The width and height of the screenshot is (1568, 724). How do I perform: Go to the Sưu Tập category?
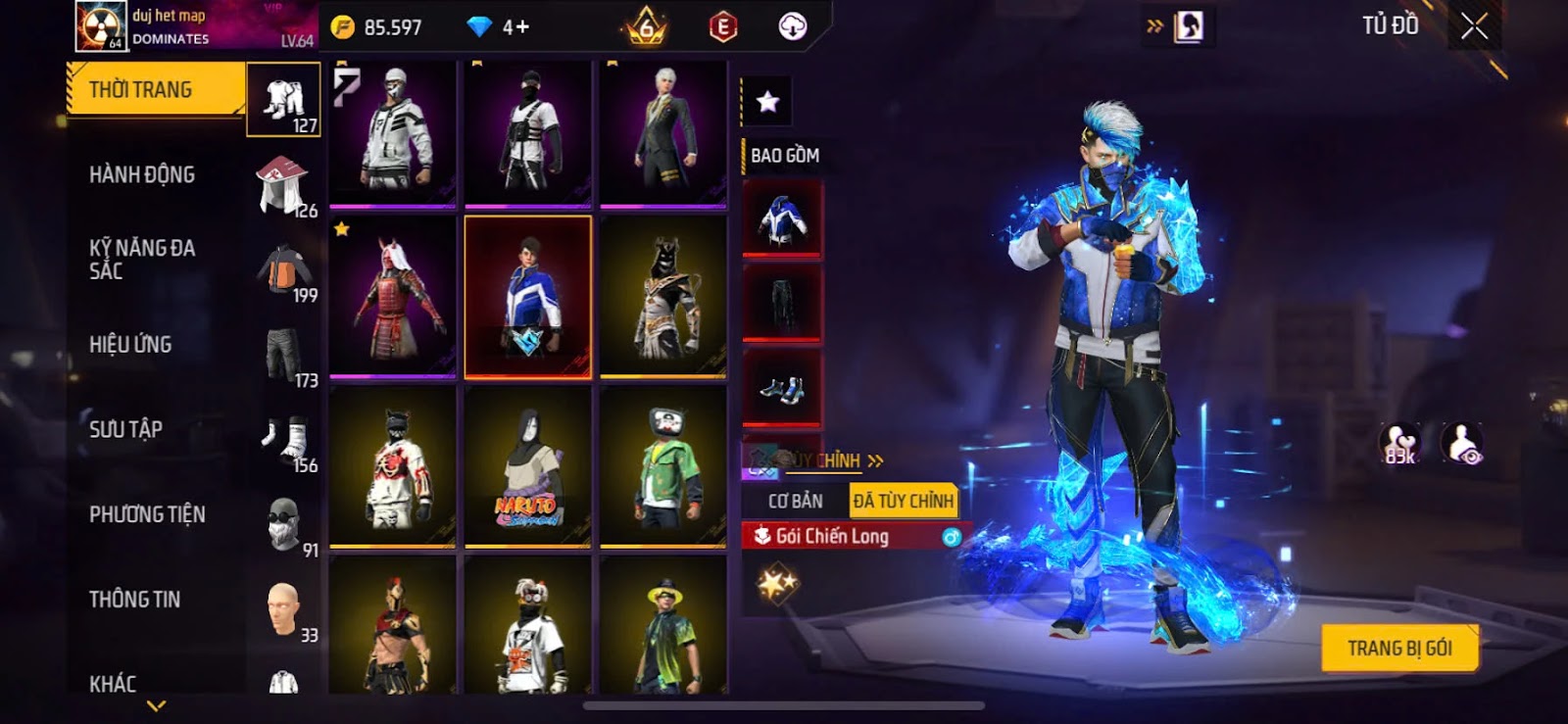(x=125, y=429)
